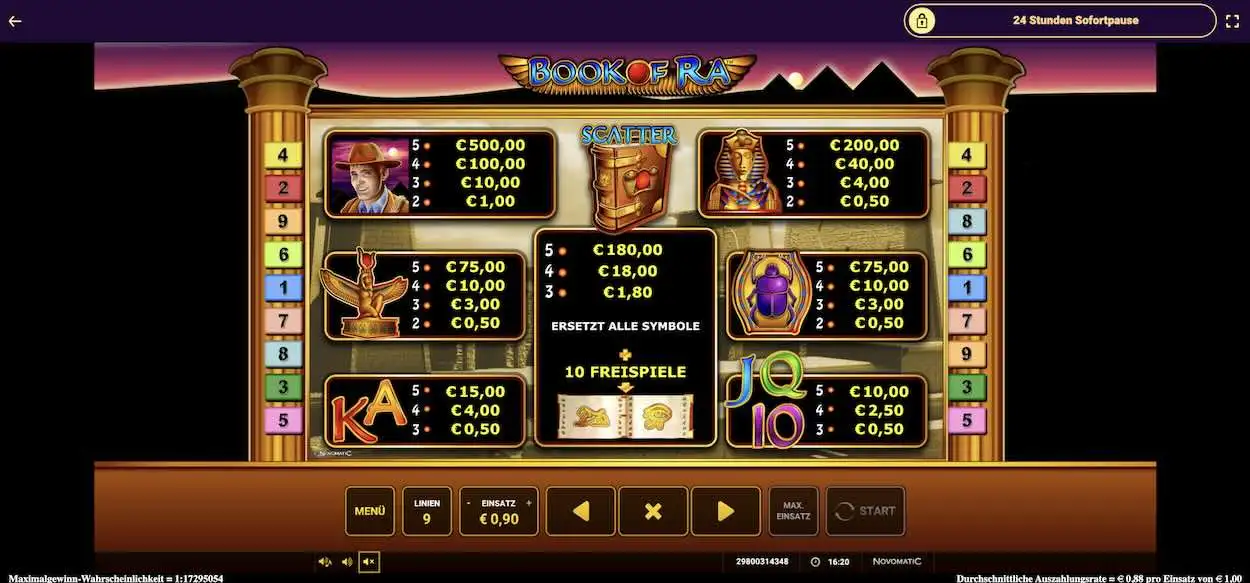Go back with the top-left arrow

pos(15,20)
